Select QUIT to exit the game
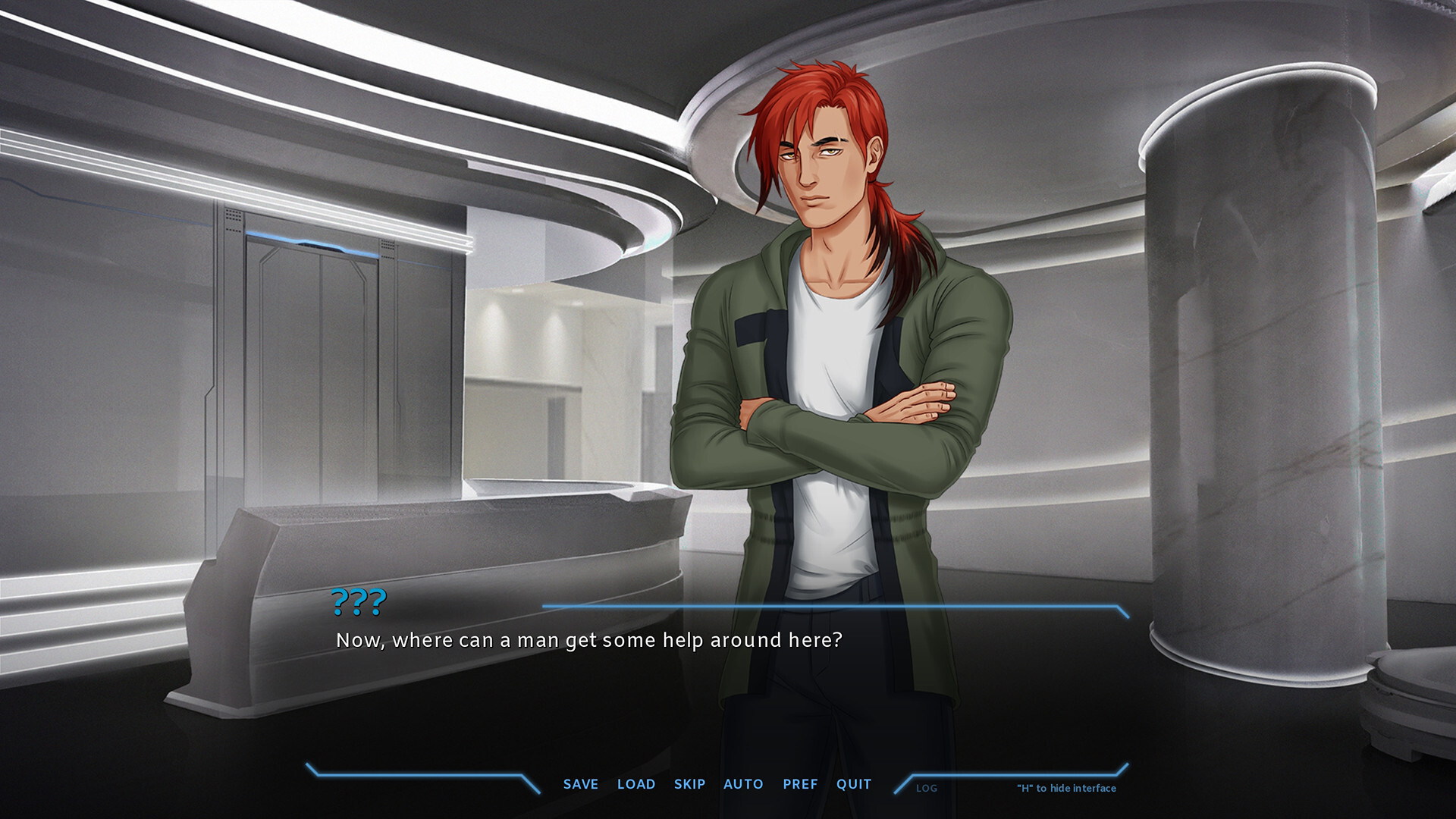This screenshot has width=1456, height=819. 854,784
